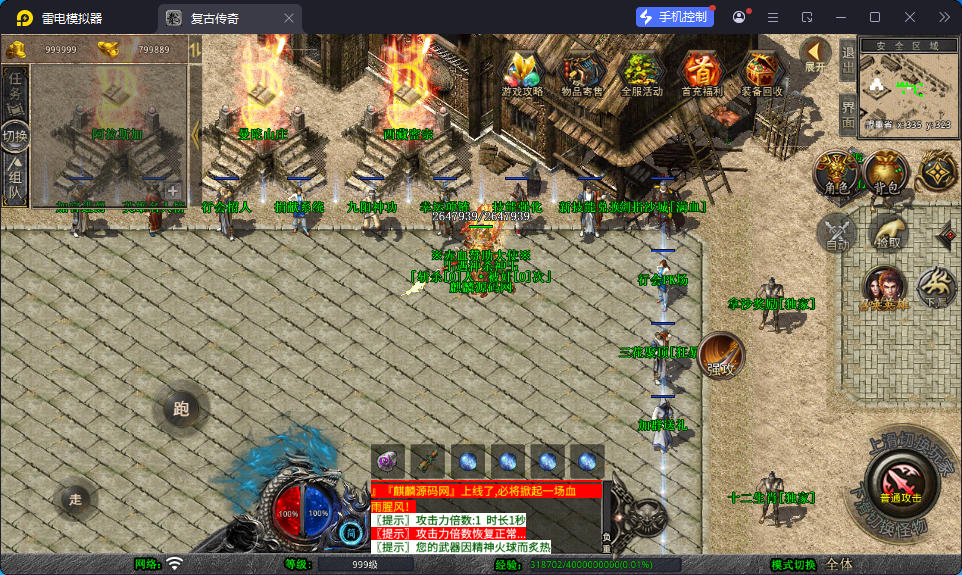Click the 切换 switch button
Image resolution: width=962 pixels, height=575 pixels.
(x=15, y=135)
